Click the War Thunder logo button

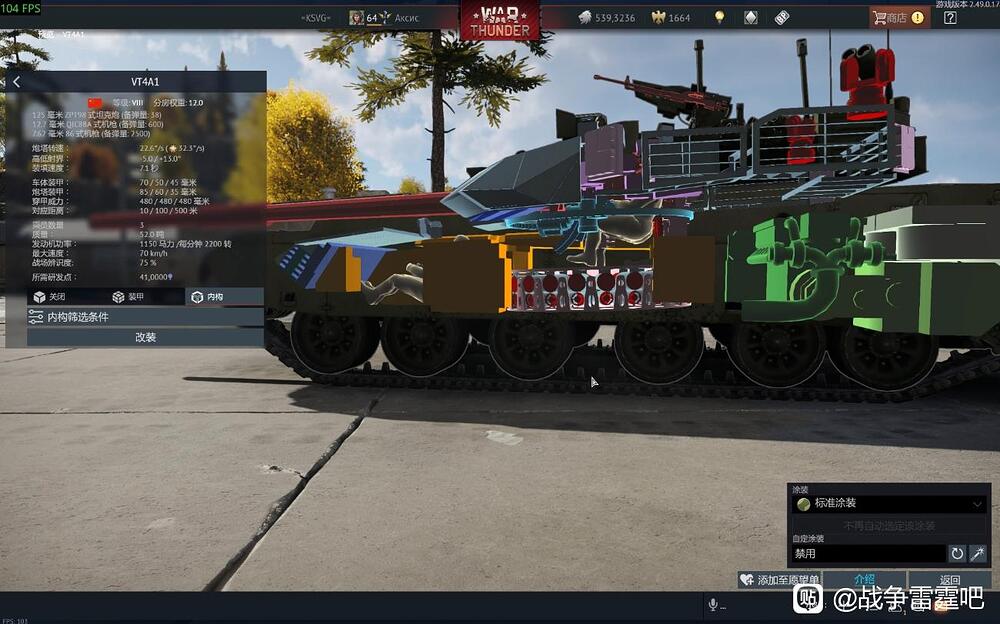click(x=500, y=18)
